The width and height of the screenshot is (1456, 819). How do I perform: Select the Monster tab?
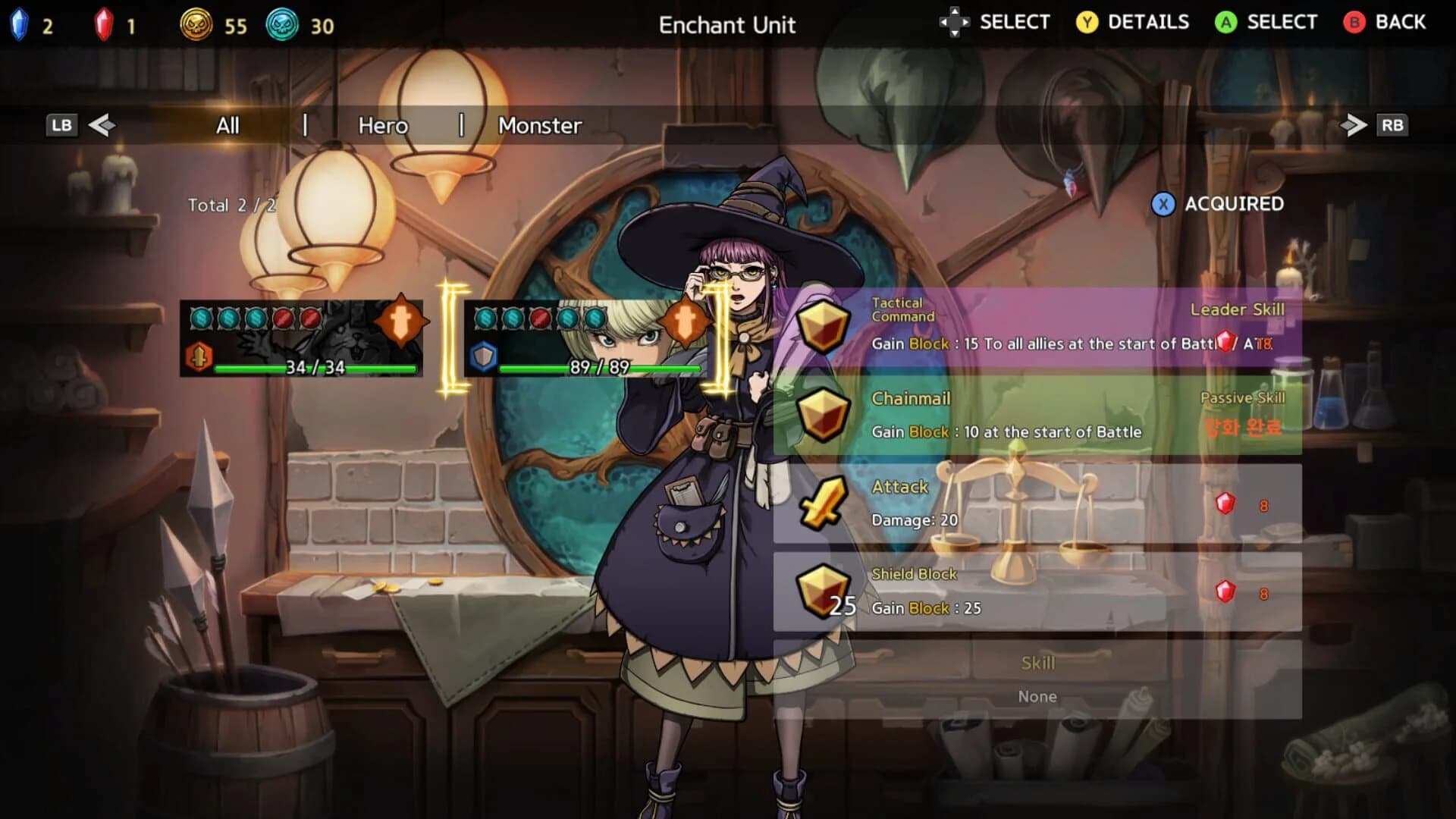[x=538, y=125]
